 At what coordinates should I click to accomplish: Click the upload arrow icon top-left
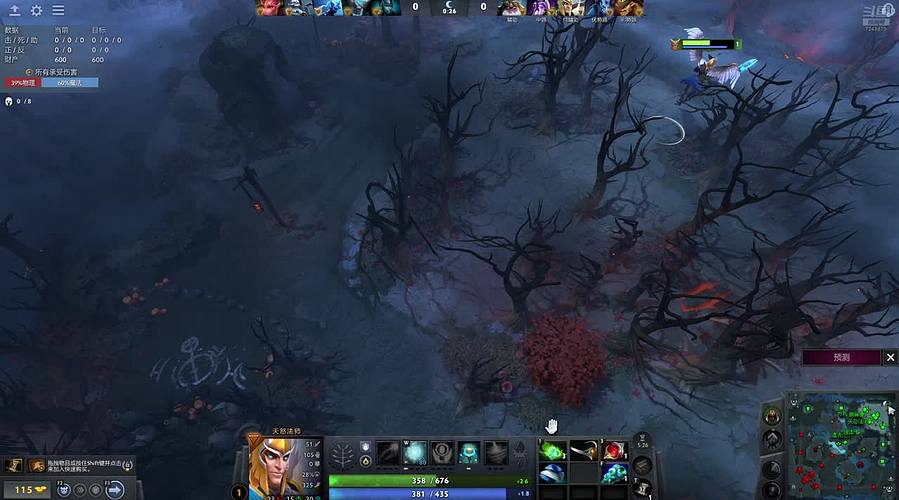(15, 11)
